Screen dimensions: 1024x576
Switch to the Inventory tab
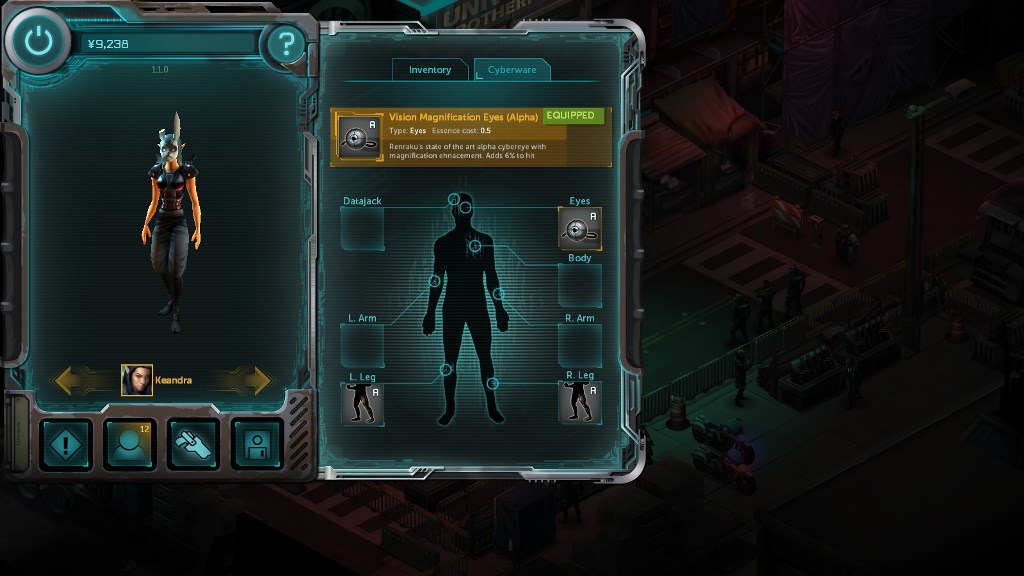(430, 70)
